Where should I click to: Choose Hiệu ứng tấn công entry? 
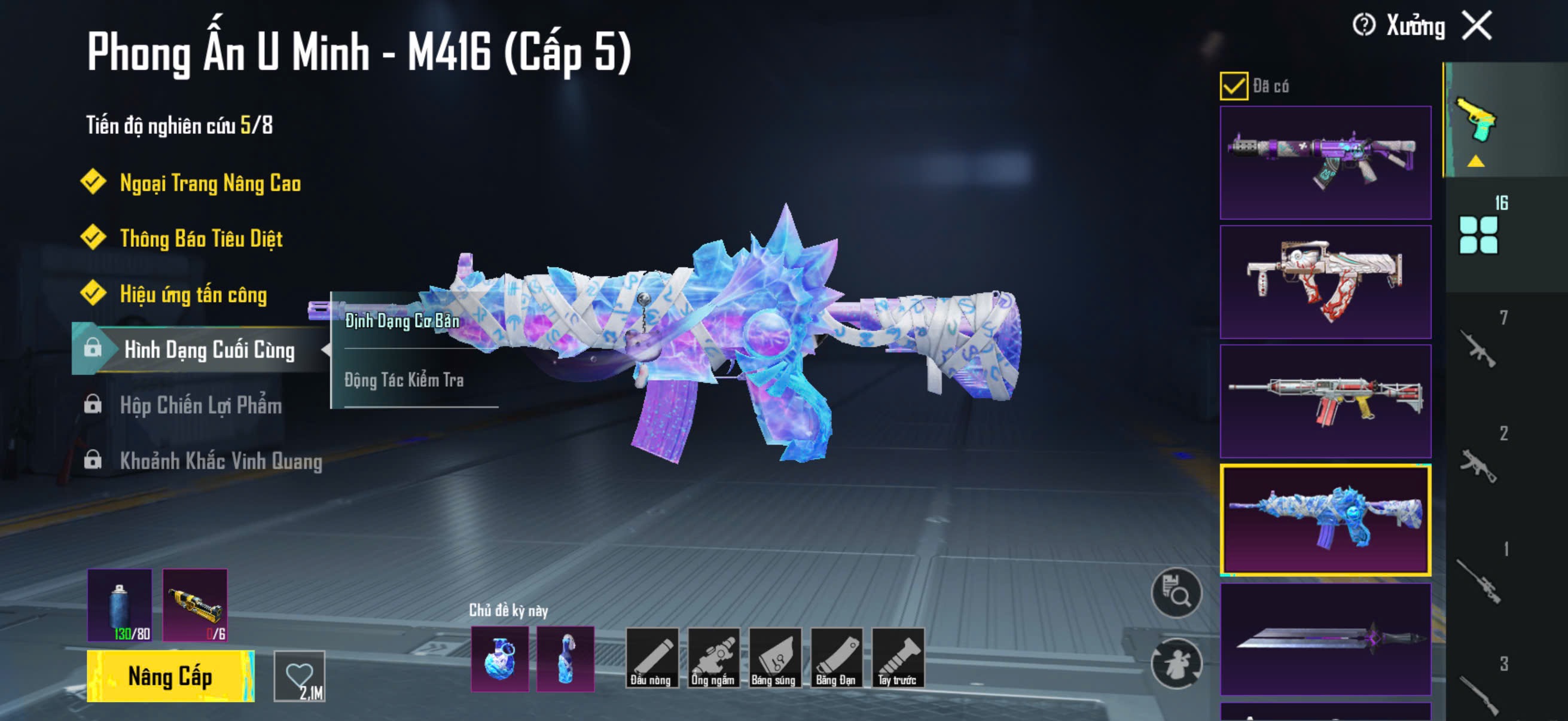pos(193,295)
